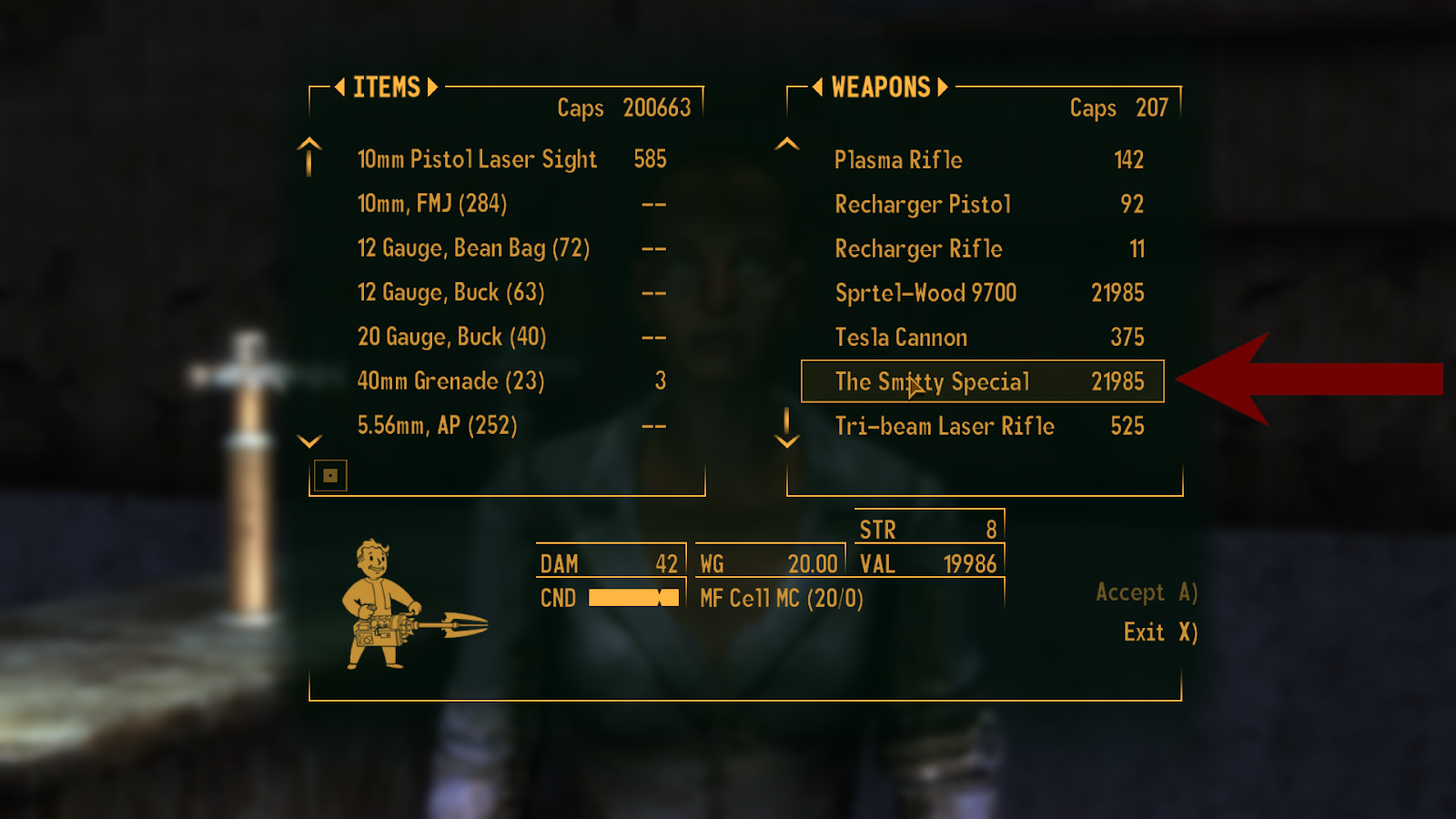Viewport: 1456px width, 819px height.
Task: Click the down scroll arrow beside the ITEMS list
Action: pos(308,440)
